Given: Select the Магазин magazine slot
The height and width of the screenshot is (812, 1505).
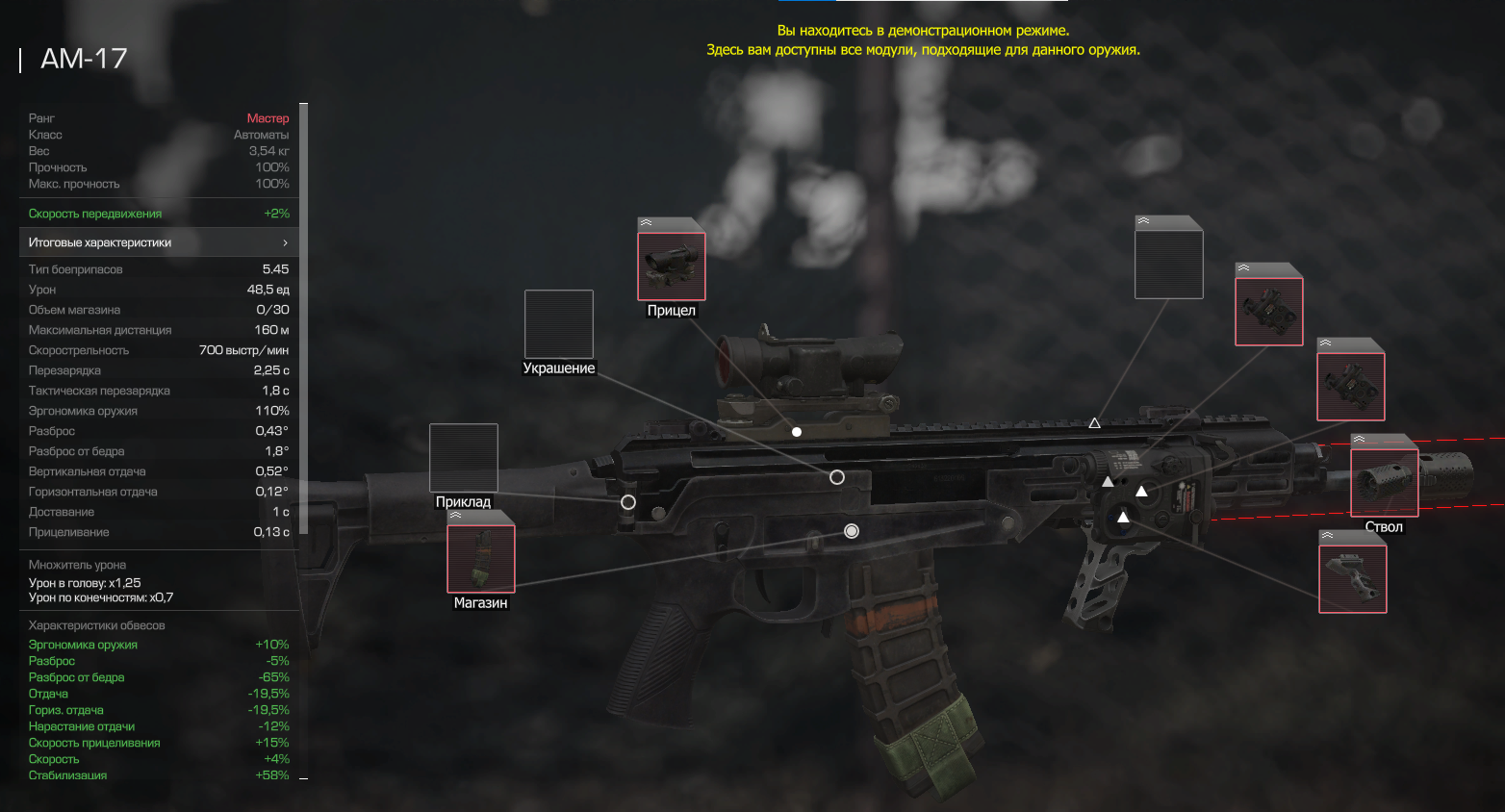Looking at the screenshot, I should click(481, 559).
